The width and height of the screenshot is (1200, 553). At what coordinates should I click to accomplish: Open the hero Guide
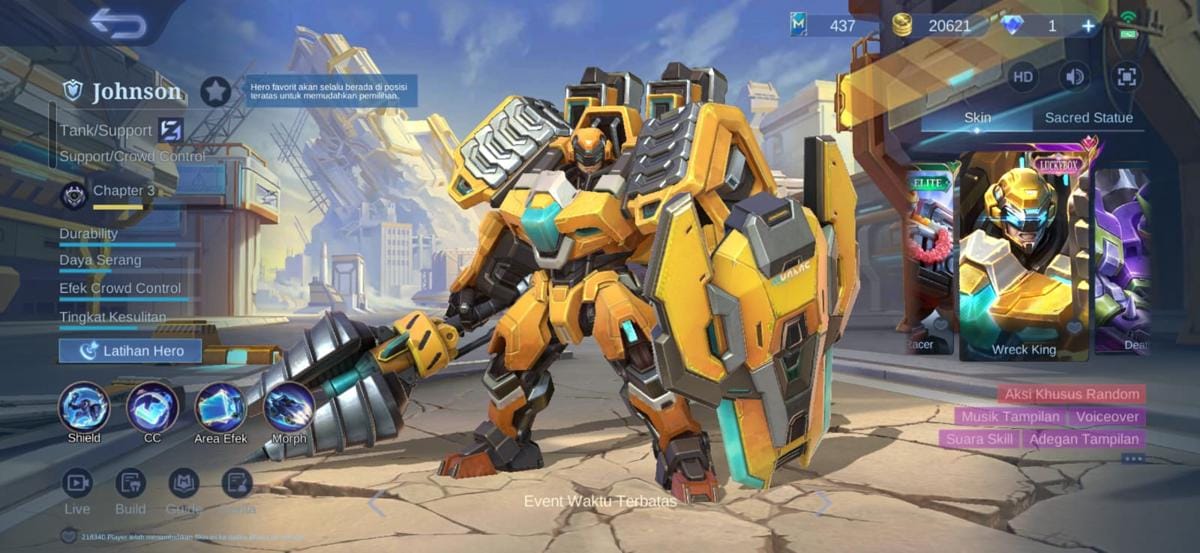point(183,484)
